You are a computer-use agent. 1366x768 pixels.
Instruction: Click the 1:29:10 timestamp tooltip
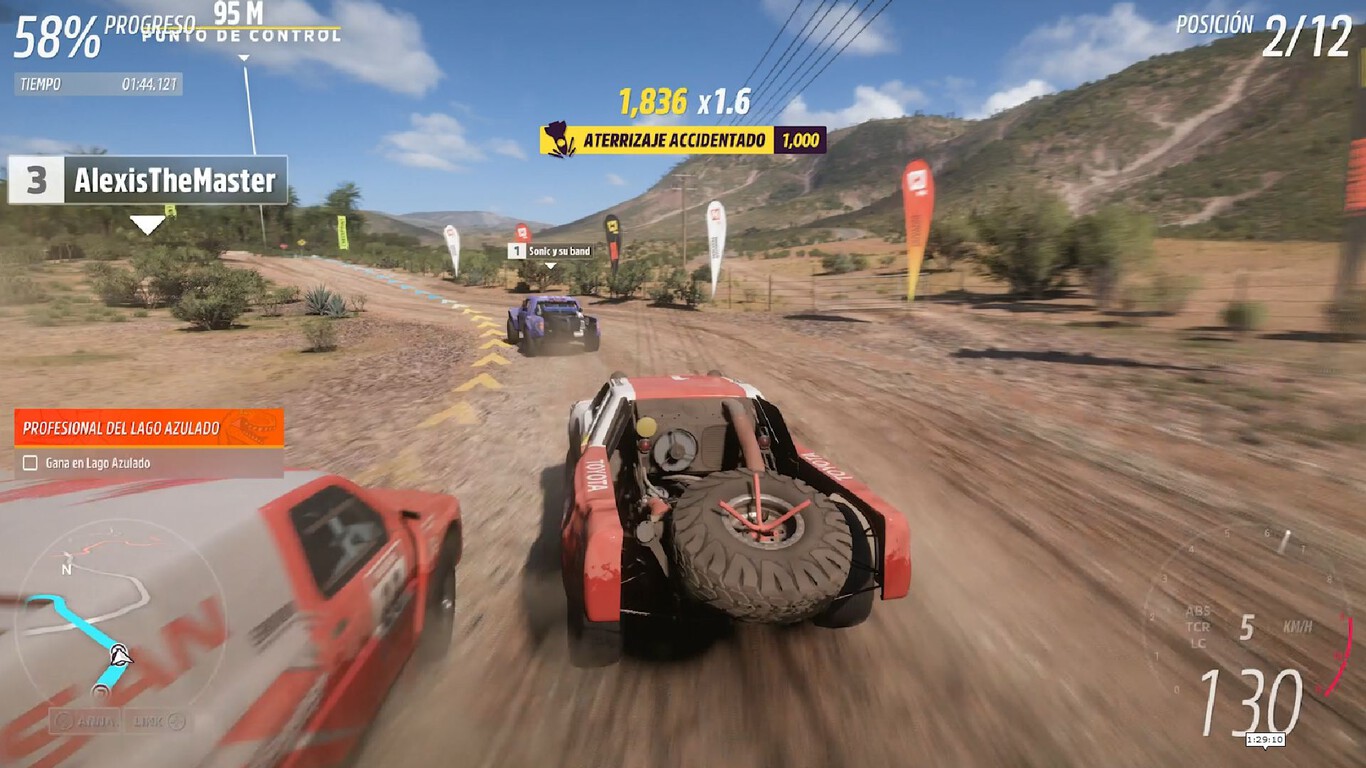pyautogui.click(x=1266, y=740)
